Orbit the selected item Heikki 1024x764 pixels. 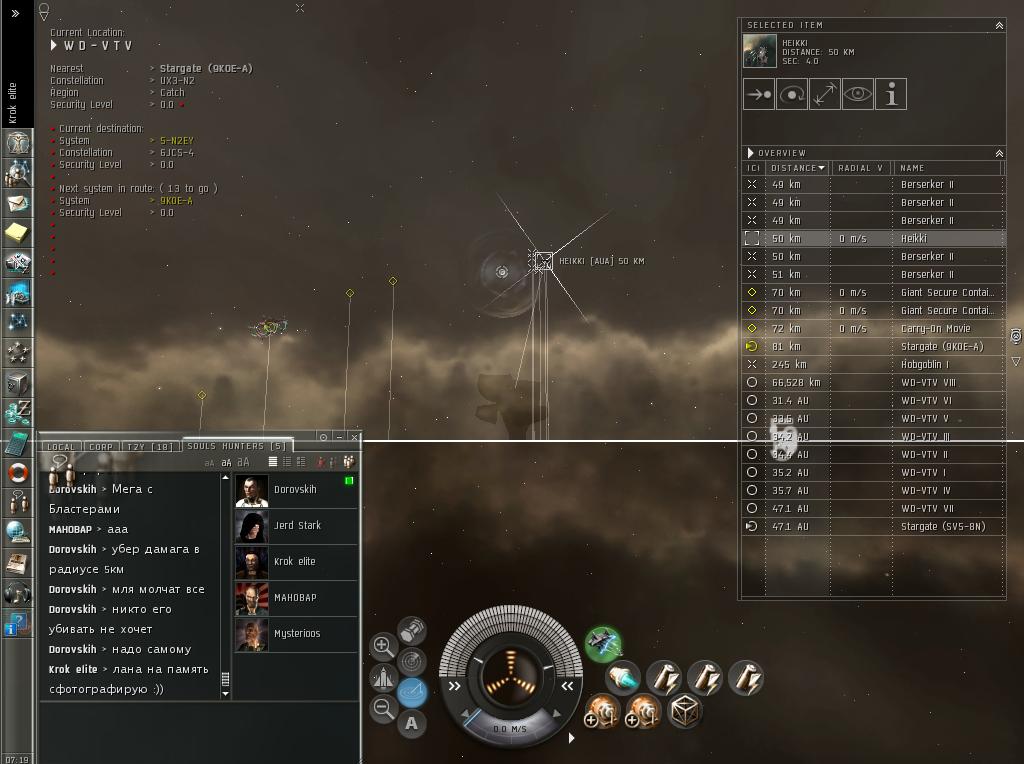pyautogui.click(x=792, y=94)
